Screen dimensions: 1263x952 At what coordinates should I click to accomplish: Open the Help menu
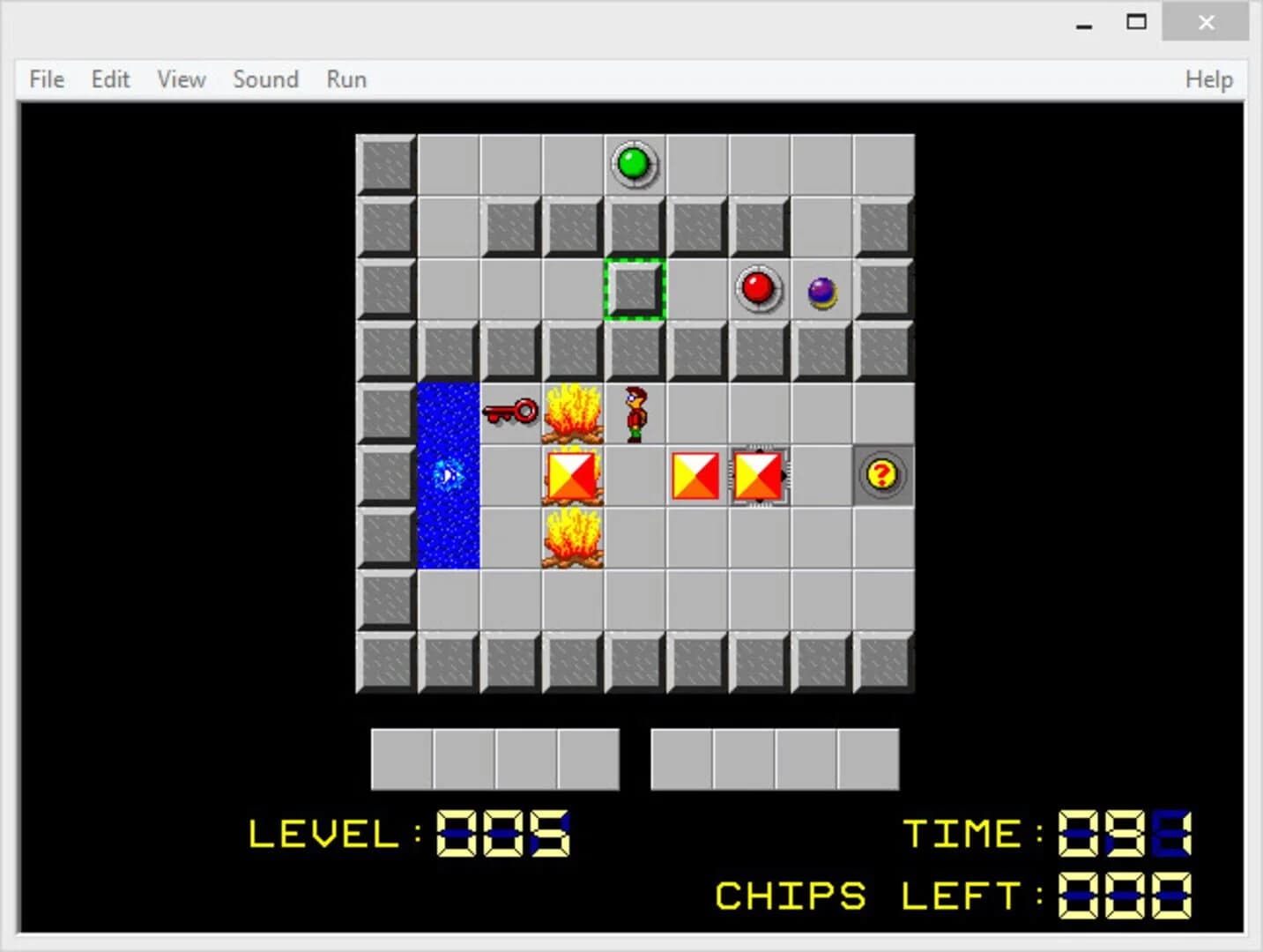pos(1208,79)
